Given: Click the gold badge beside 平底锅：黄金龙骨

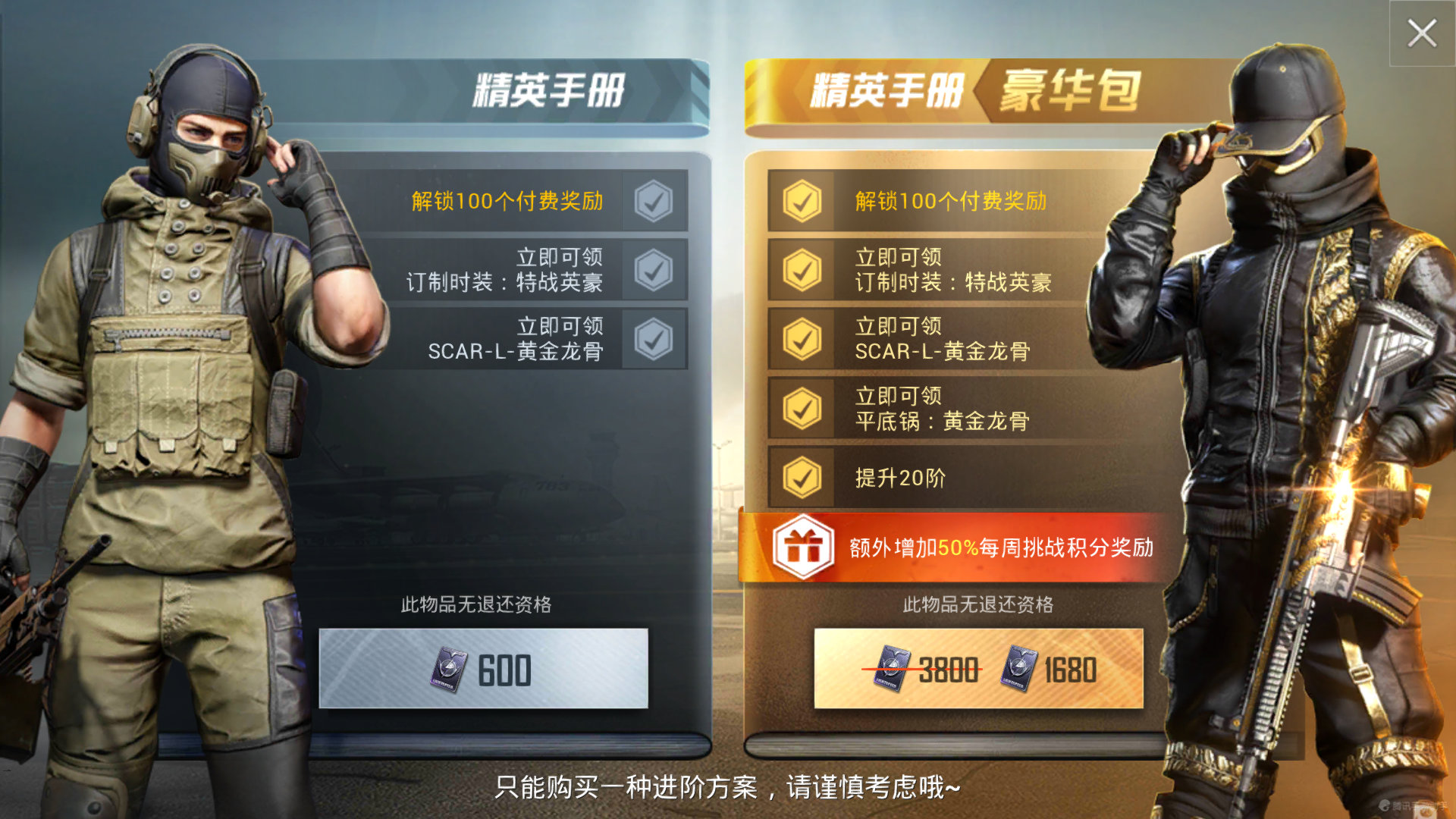Looking at the screenshot, I should [x=800, y=408].
